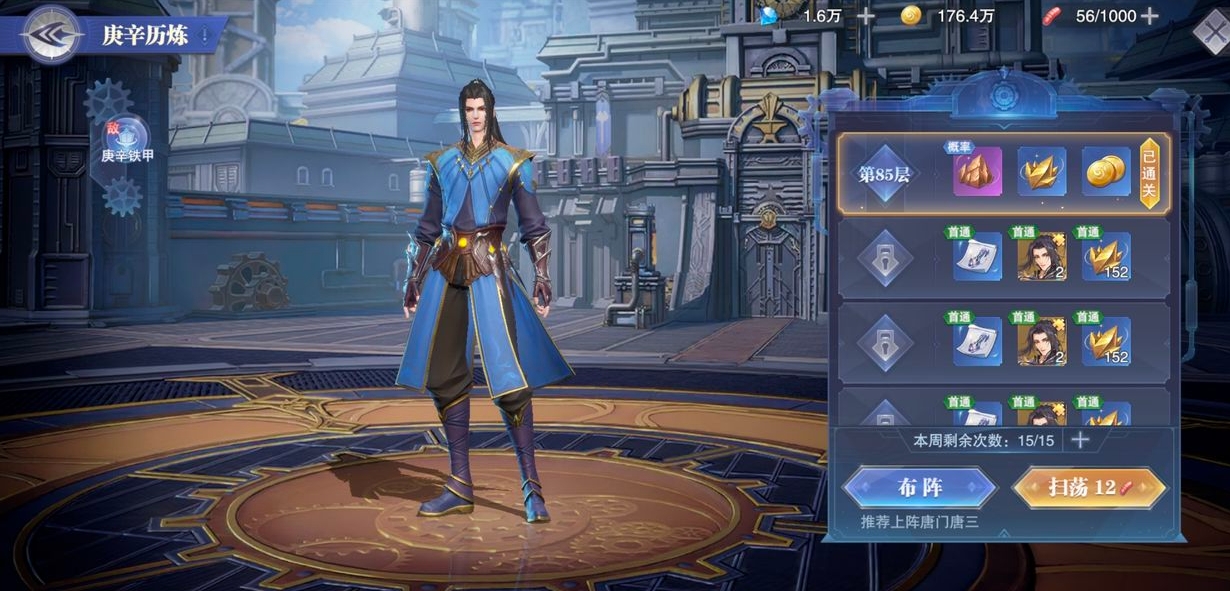
Task: Open the info icon beside 庚辛历炼 title
Action: [x=205, y=36]
